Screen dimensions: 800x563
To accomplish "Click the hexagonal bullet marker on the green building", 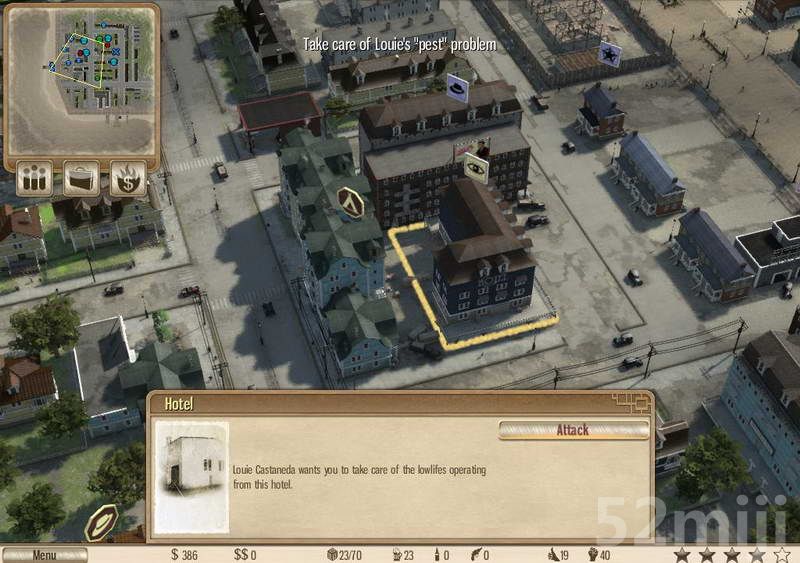I will pos(351,201).
